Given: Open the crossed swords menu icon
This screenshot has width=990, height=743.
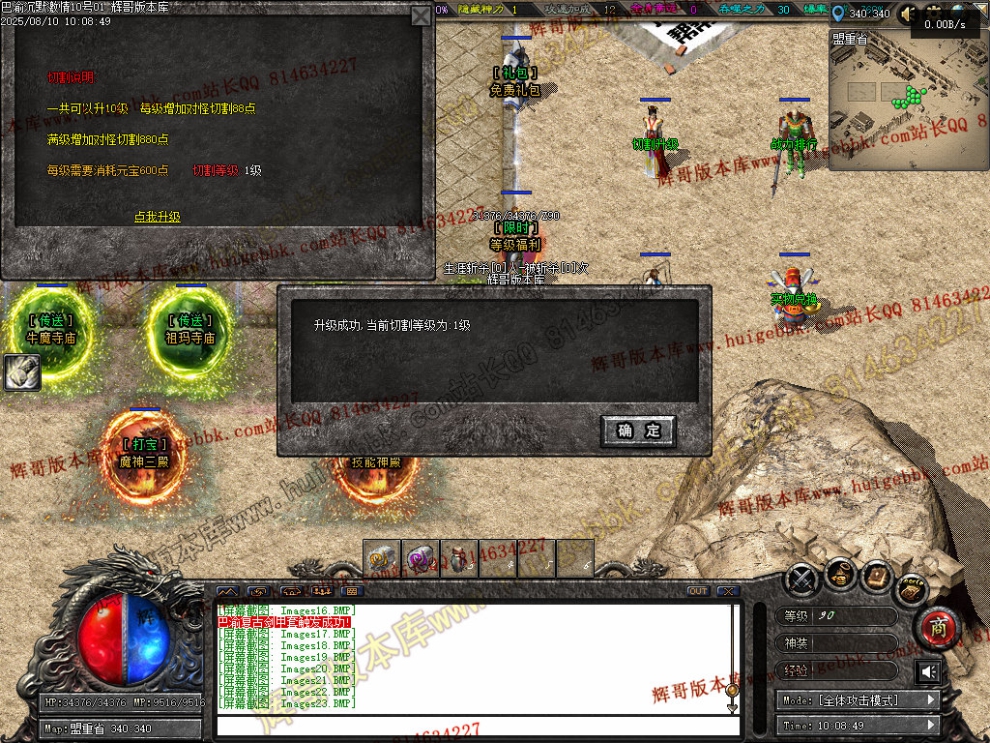Looking at the screenshot, I should pos(801,579).
